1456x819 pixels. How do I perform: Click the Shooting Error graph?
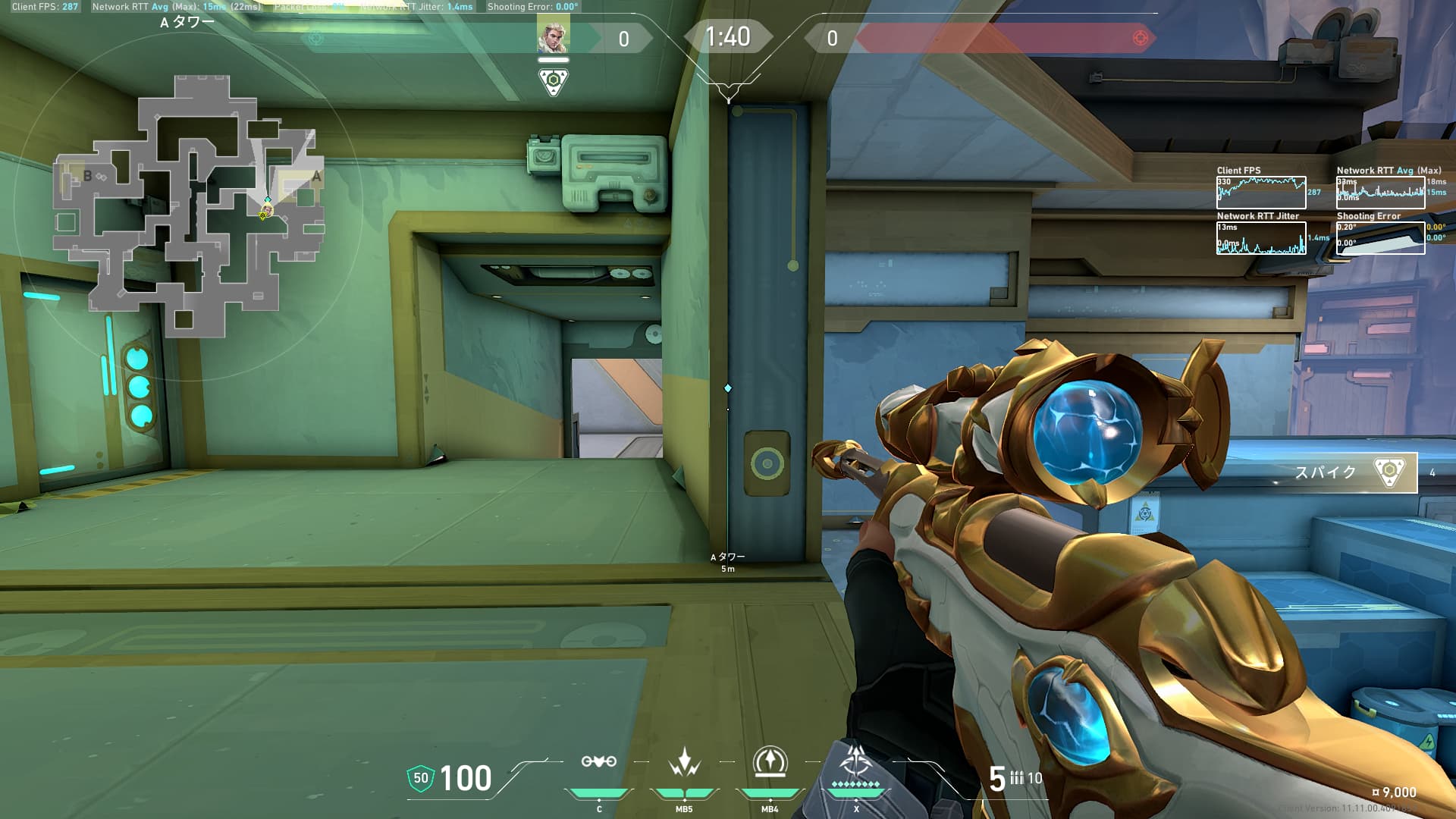(1379, 238)
